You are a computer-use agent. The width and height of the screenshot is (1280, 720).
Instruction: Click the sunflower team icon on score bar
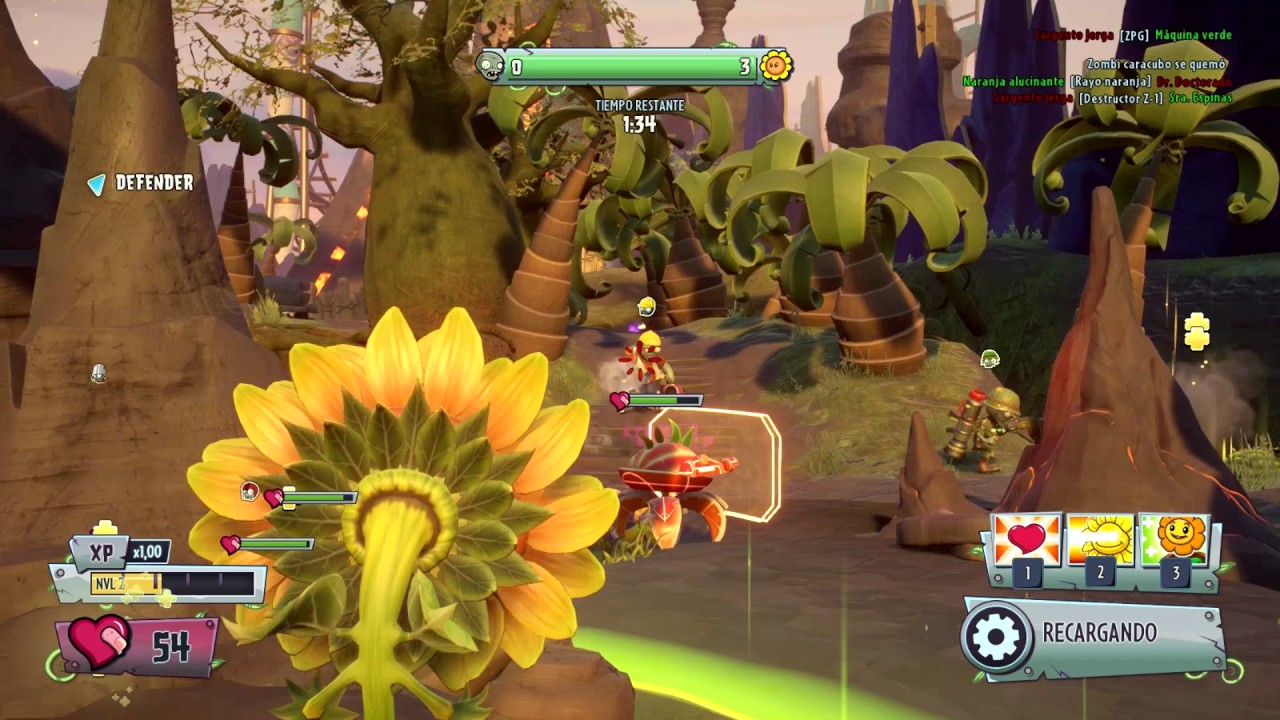pyautogui.click(x=775, y=67)
